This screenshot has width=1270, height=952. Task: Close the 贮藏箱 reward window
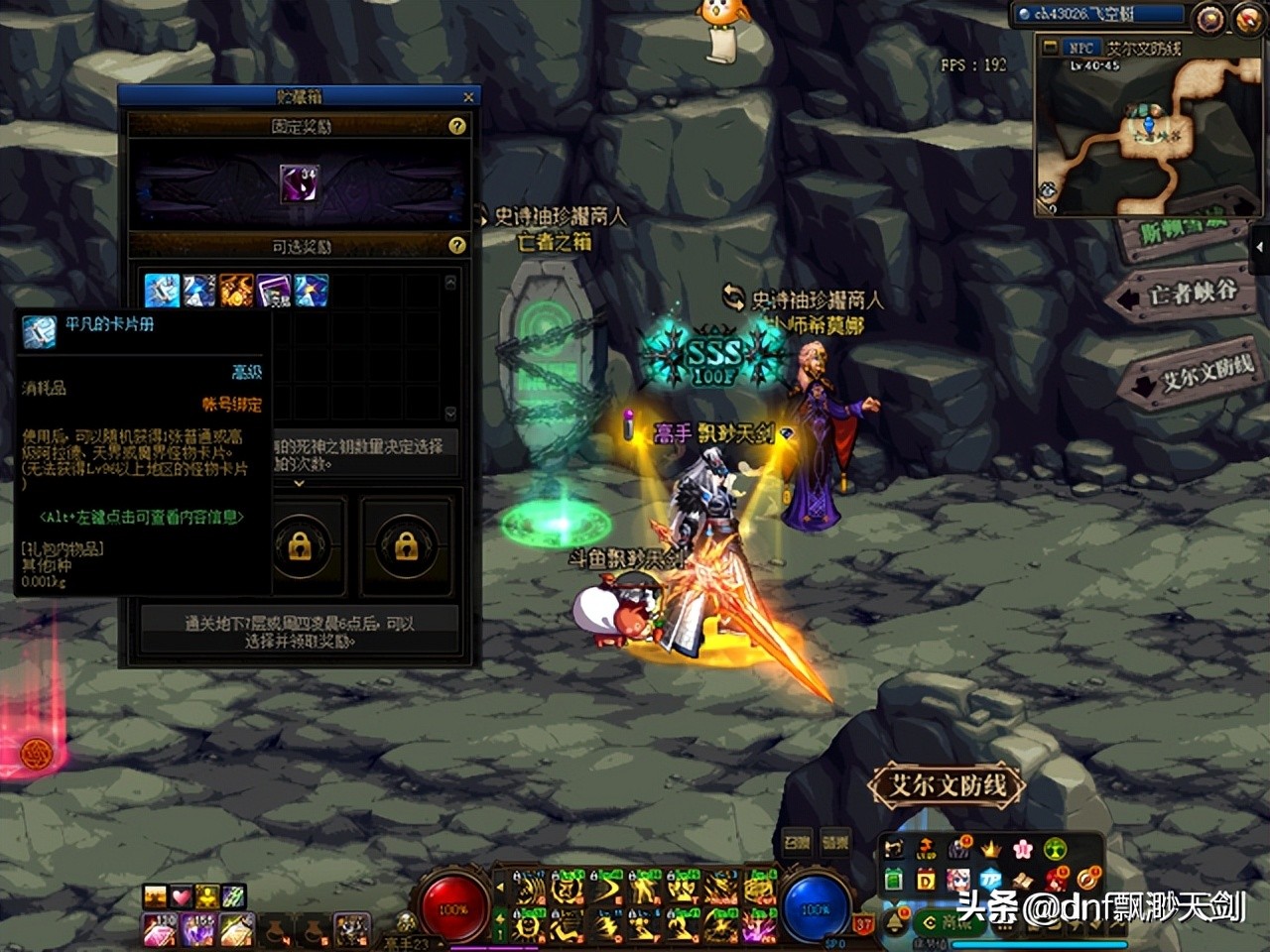coord(468,97)
